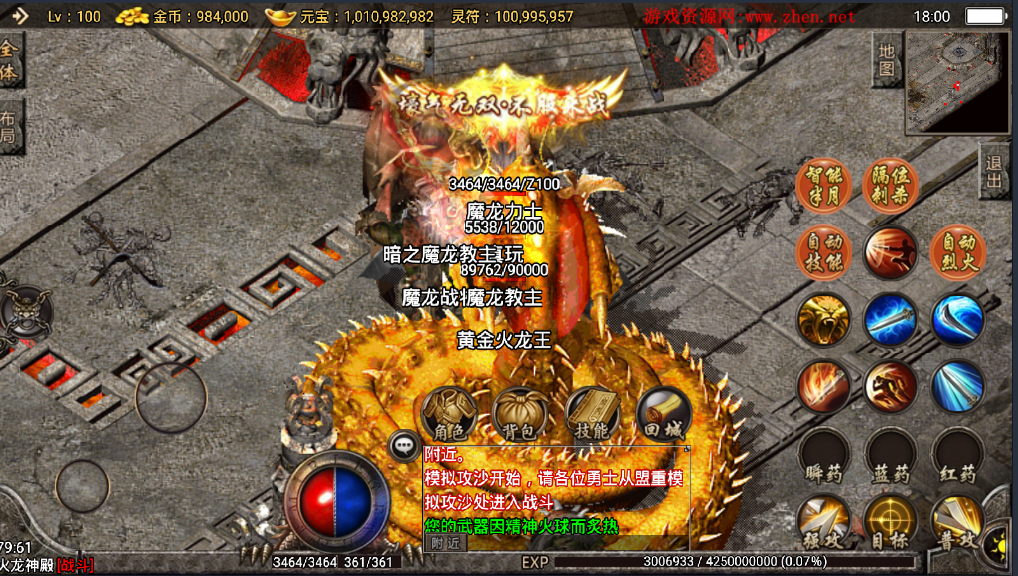Viewport: 1018px width, 576px height.
Task: Open the 背包 backpack inventory
Action: (x=520, y=411)
